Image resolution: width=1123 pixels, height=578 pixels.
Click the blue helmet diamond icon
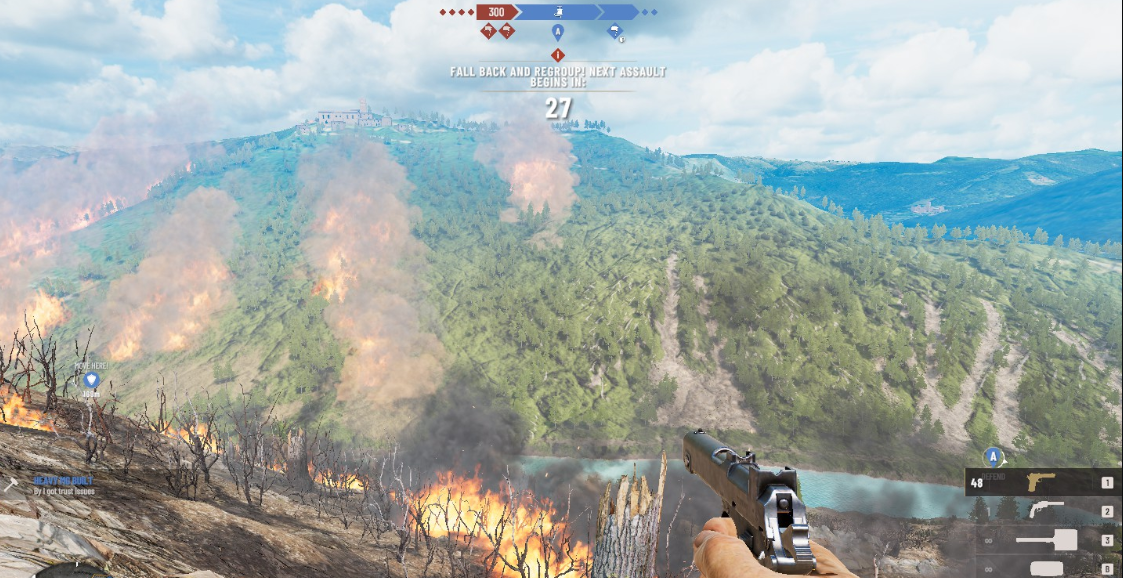pyautogui.click(x=614, y=32)
